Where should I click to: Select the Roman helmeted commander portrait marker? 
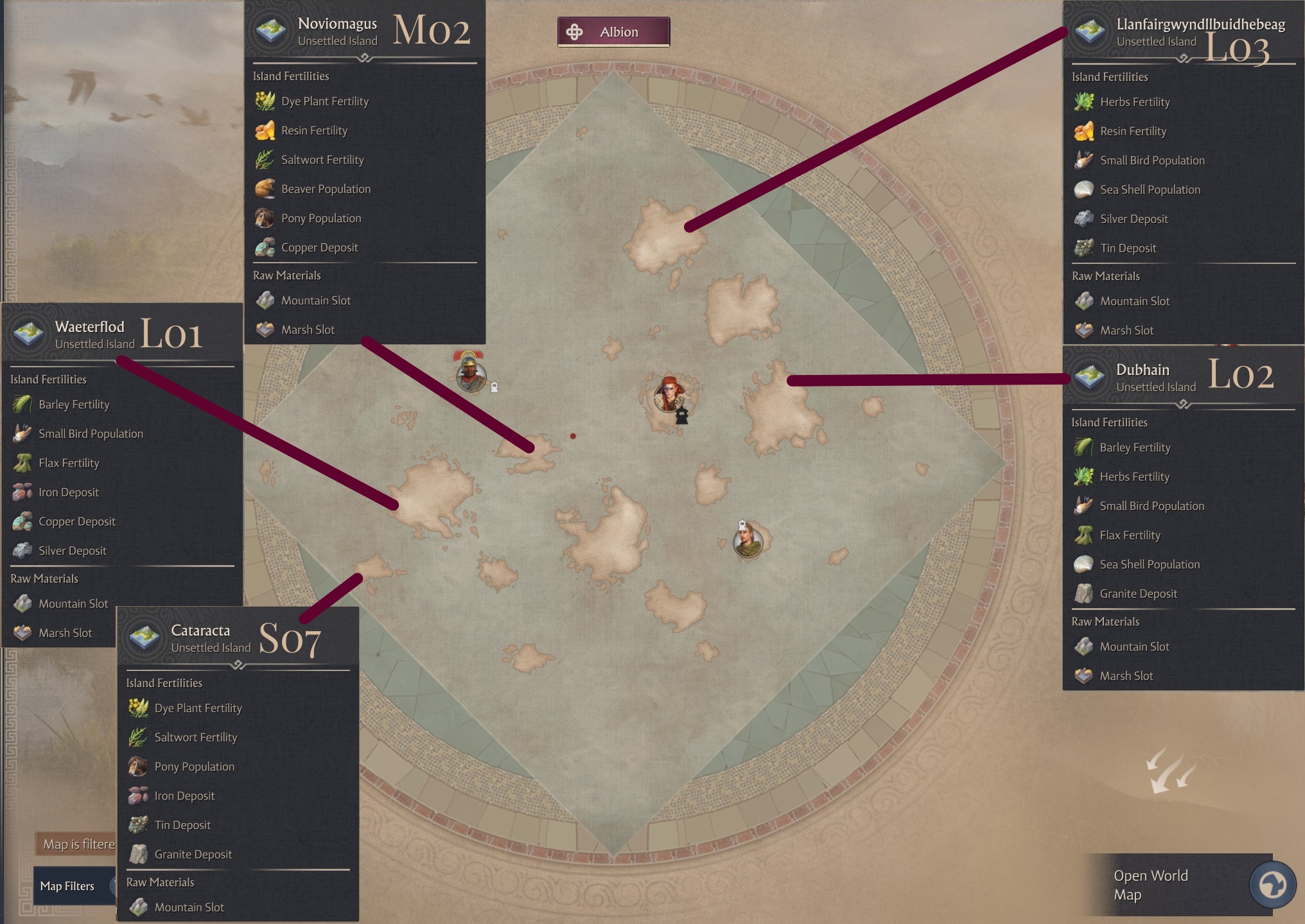pos(471,374)
